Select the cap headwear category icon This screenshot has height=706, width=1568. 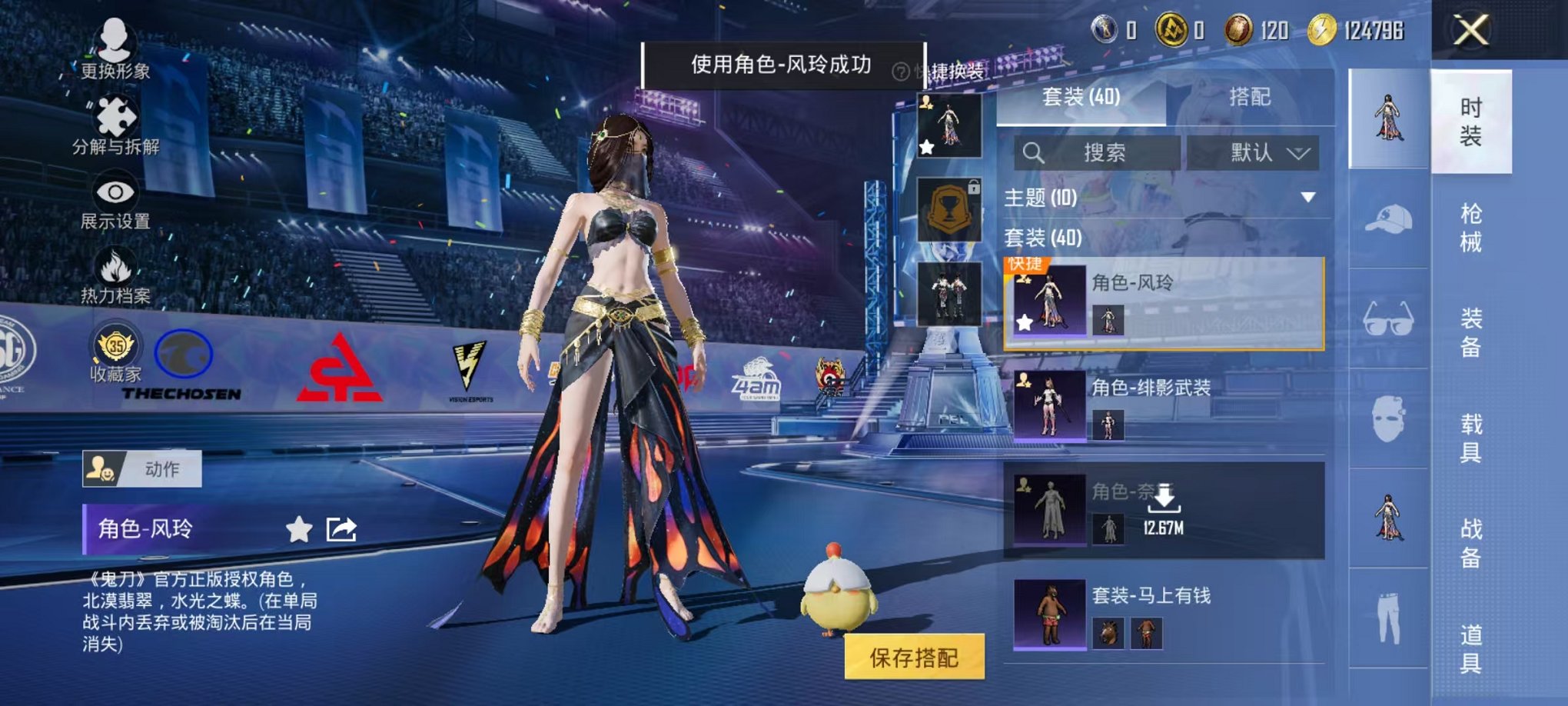pyautogui.click(x=1388, y=219)
